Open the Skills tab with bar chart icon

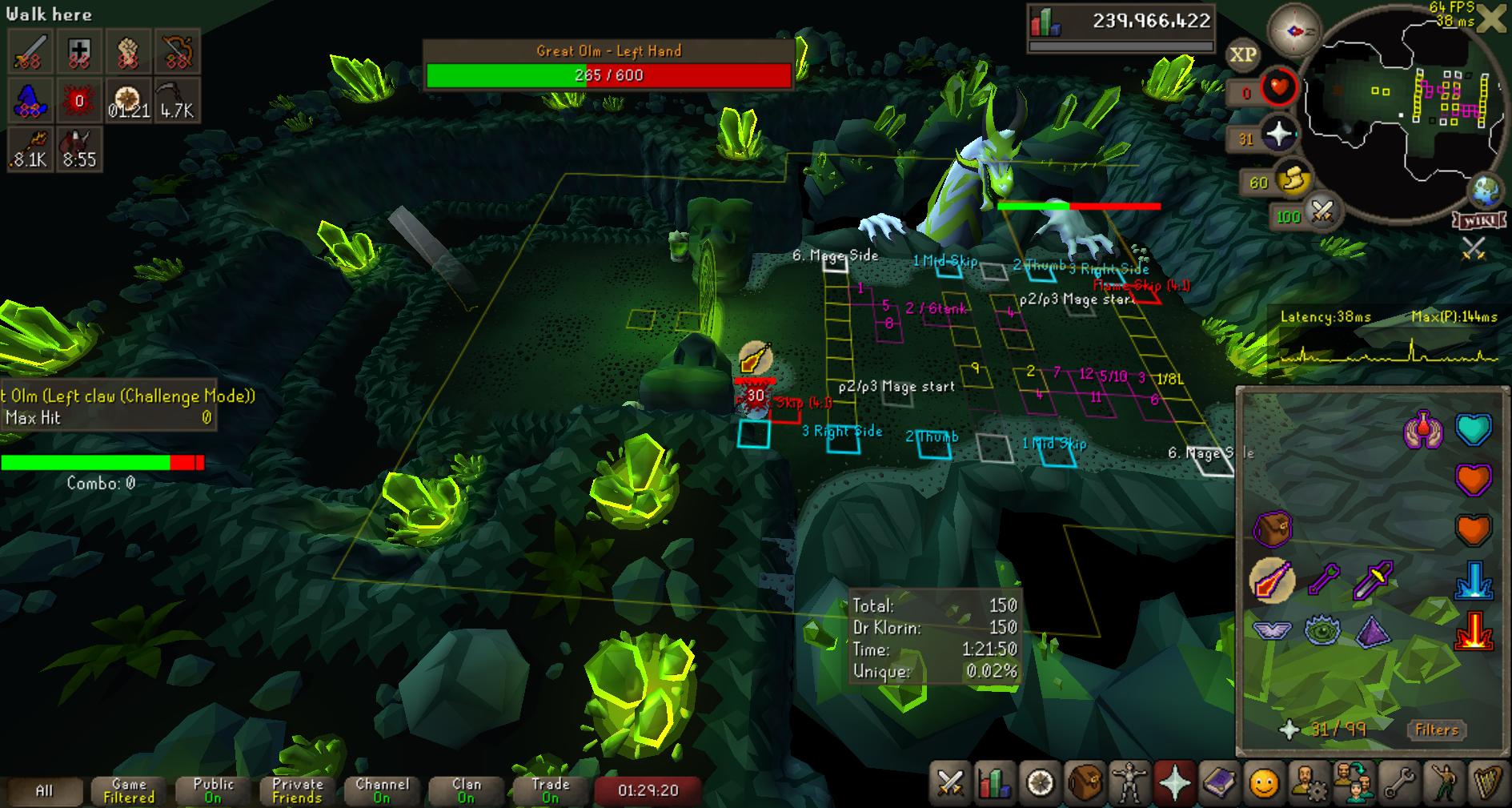[x=995, y=783]
